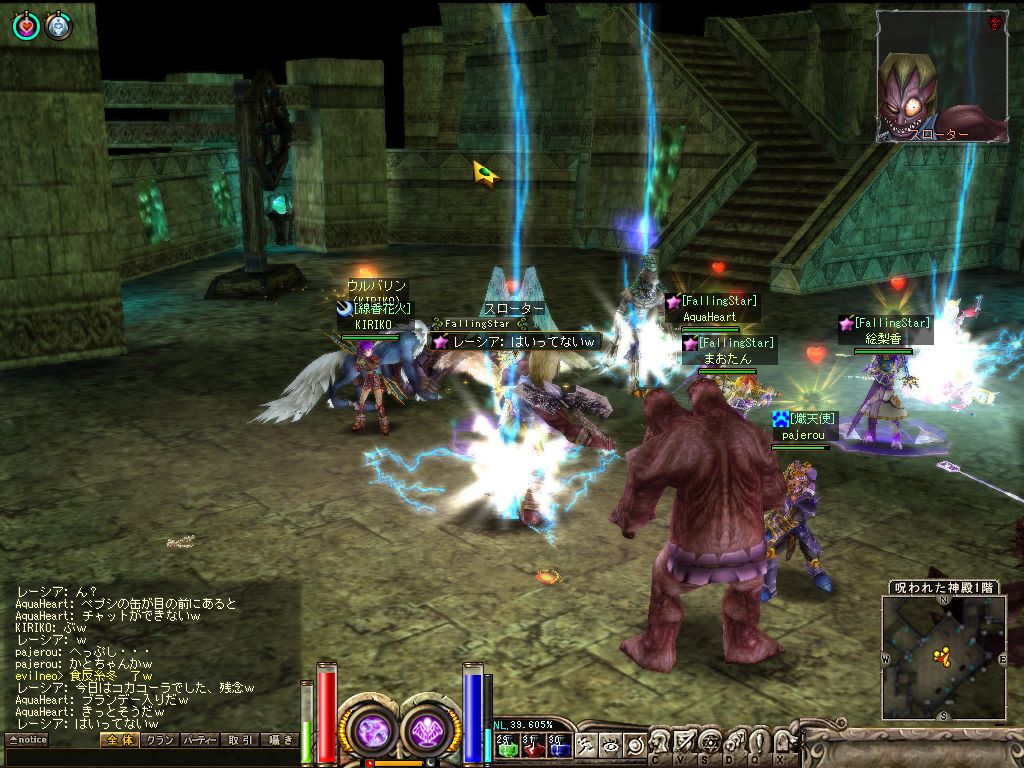
Task: Choose the 囁き whisper chat tab
Action: pos(280,740)
